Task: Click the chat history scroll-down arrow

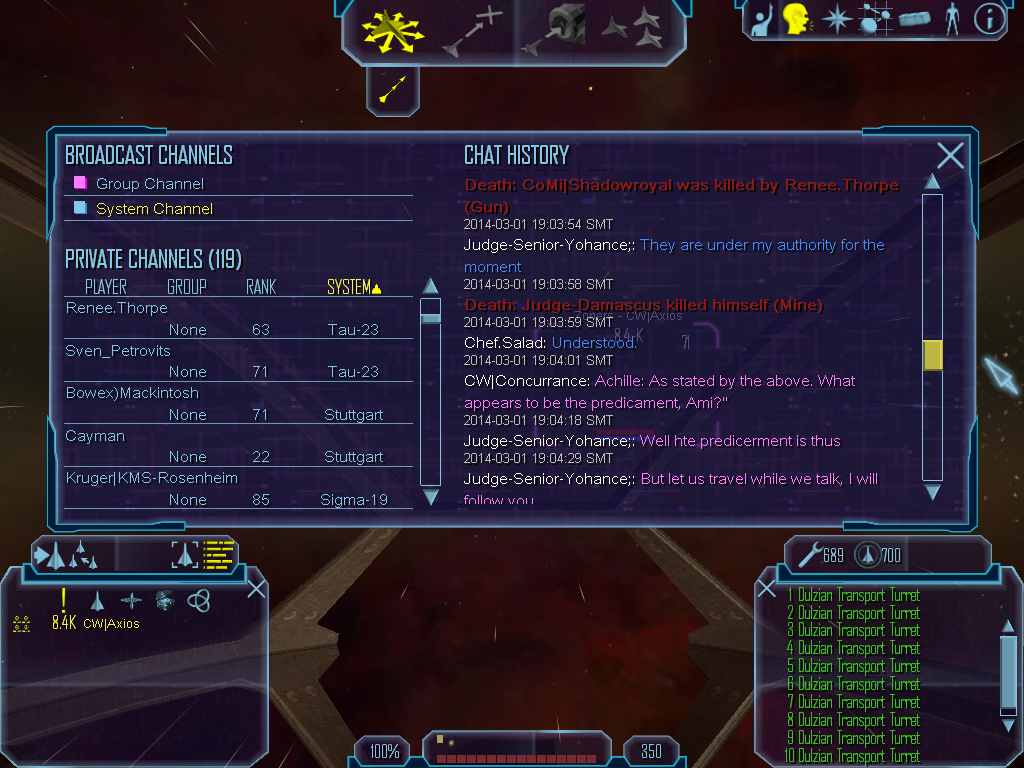Action: [x=932, y=491]
